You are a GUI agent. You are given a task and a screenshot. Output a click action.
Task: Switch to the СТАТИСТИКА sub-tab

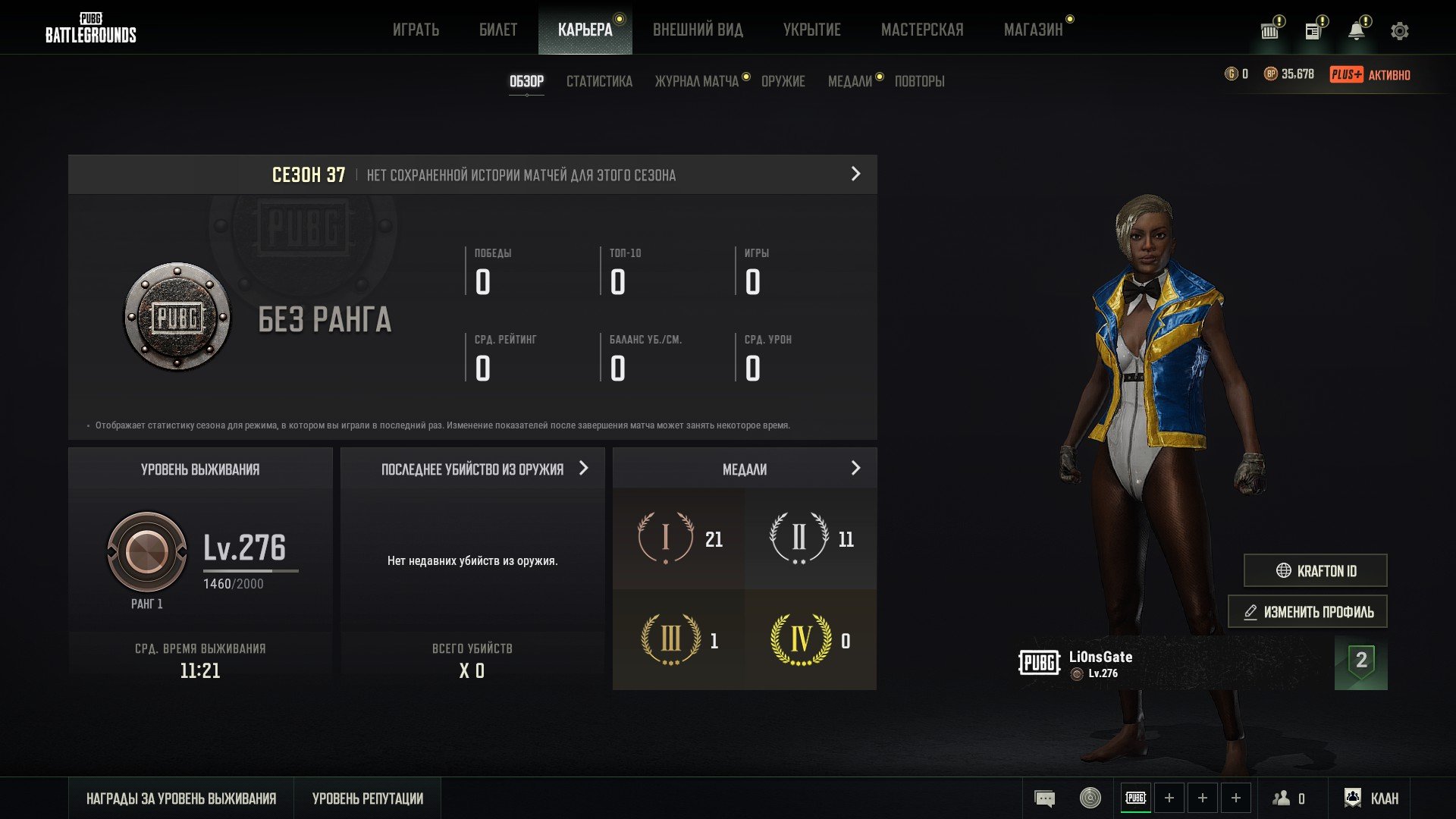pos(599,81)
